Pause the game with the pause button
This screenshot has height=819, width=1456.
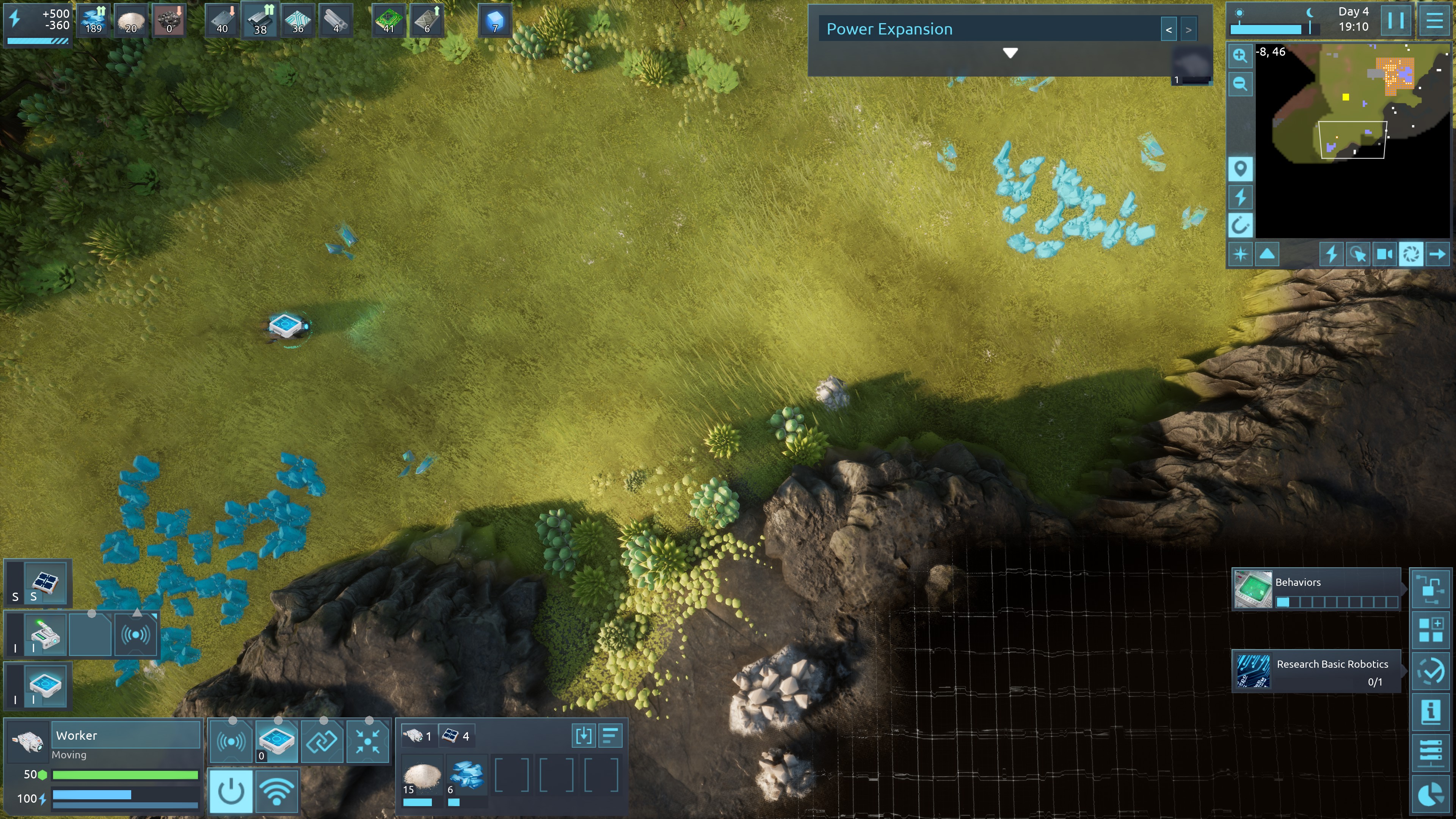[1395, 21]
